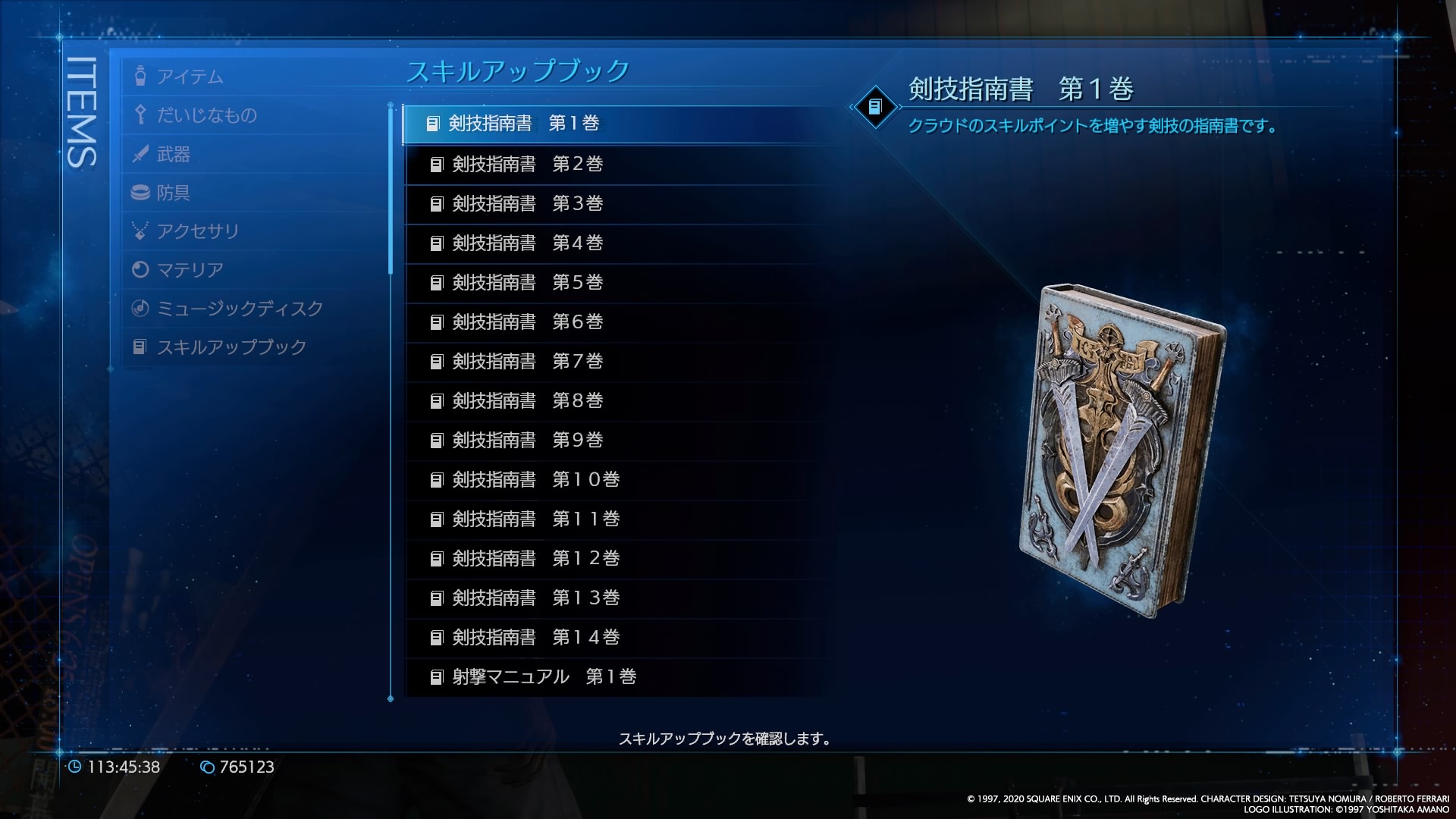The image size is (1456, 819).
Task: Open the 防具 category
Action: click(173, 193)
